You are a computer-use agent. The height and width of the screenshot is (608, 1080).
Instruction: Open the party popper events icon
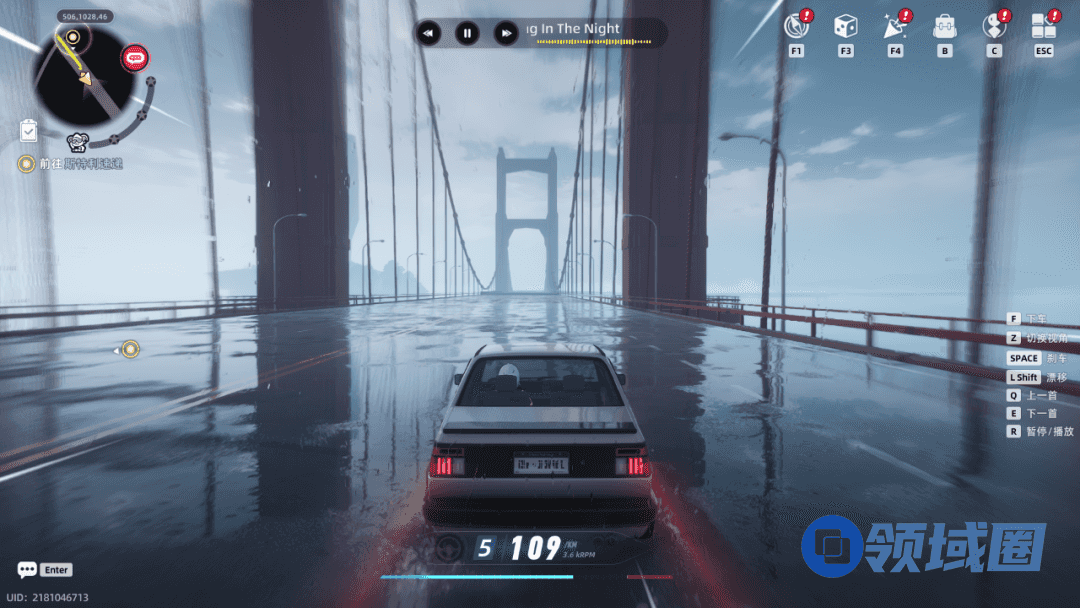coord(895,27)
